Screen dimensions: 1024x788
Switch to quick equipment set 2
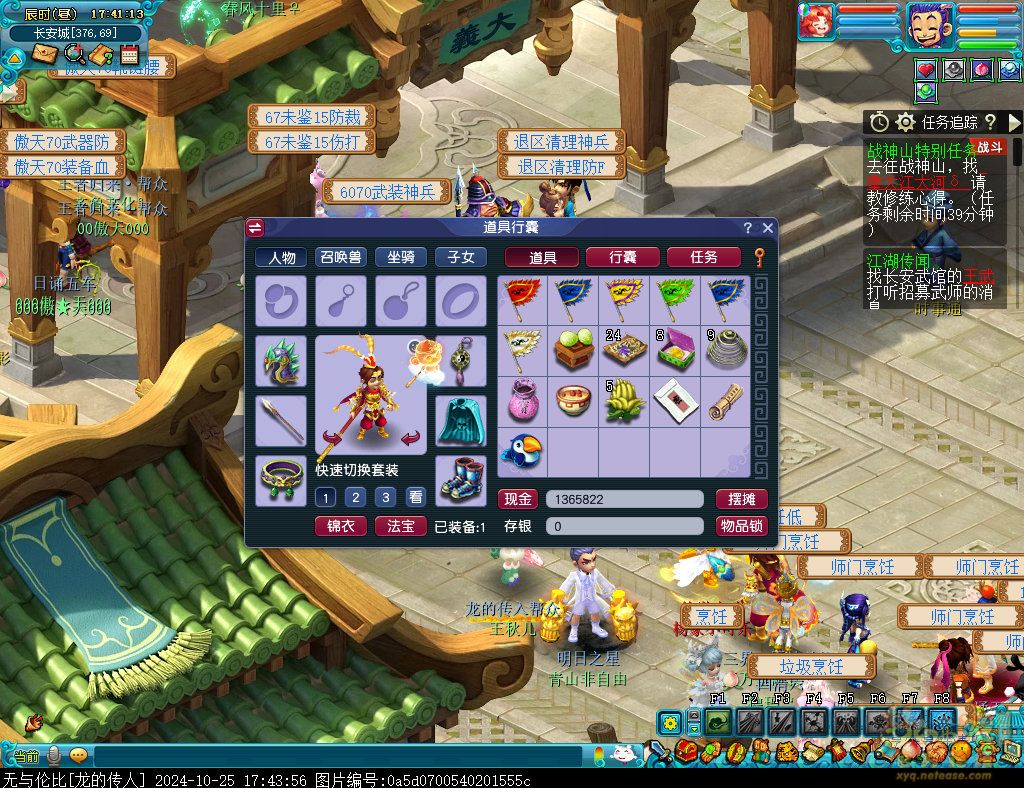click(355, 497)
